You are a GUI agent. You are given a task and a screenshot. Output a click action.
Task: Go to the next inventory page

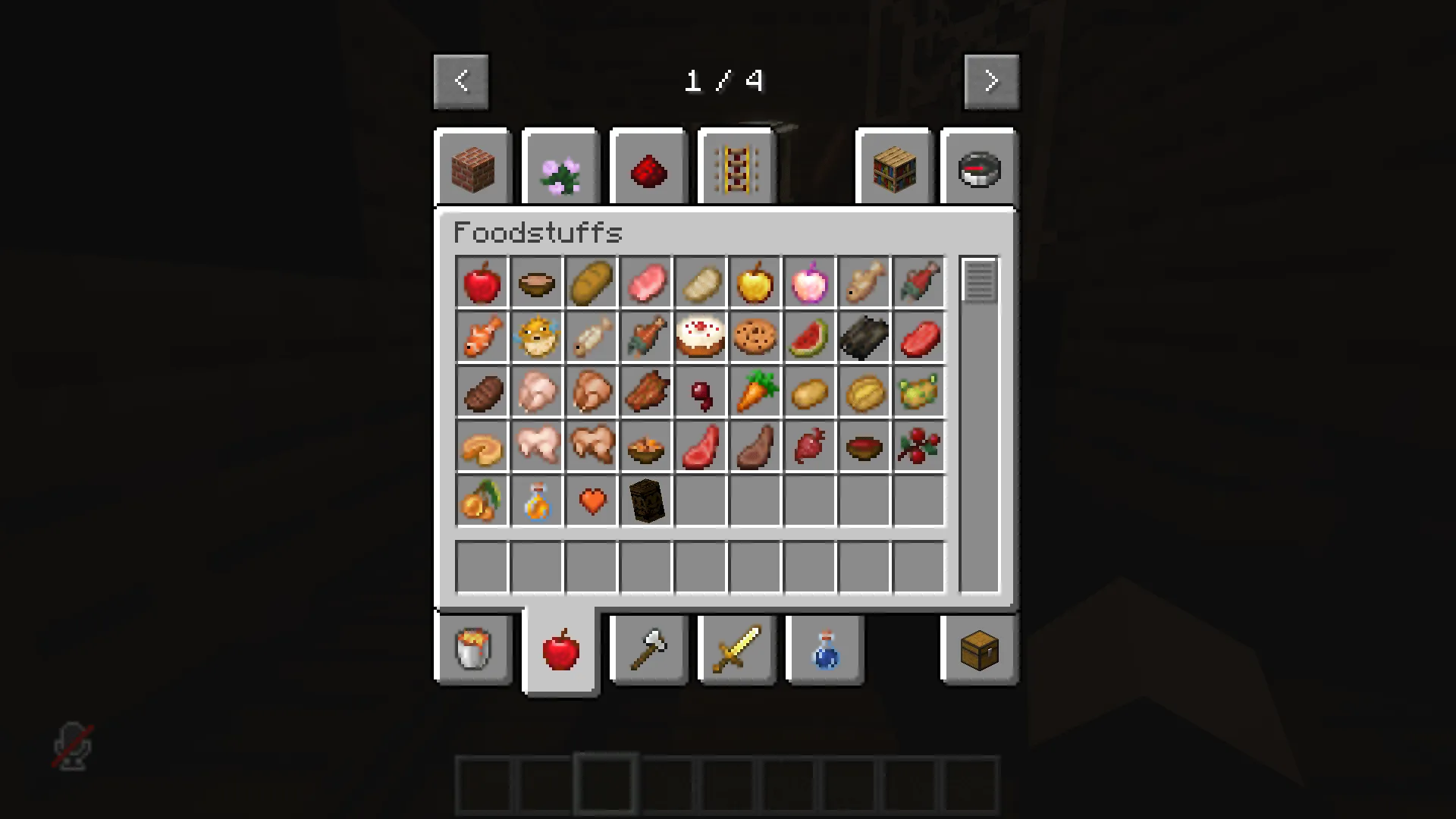[x=990, y=80]
